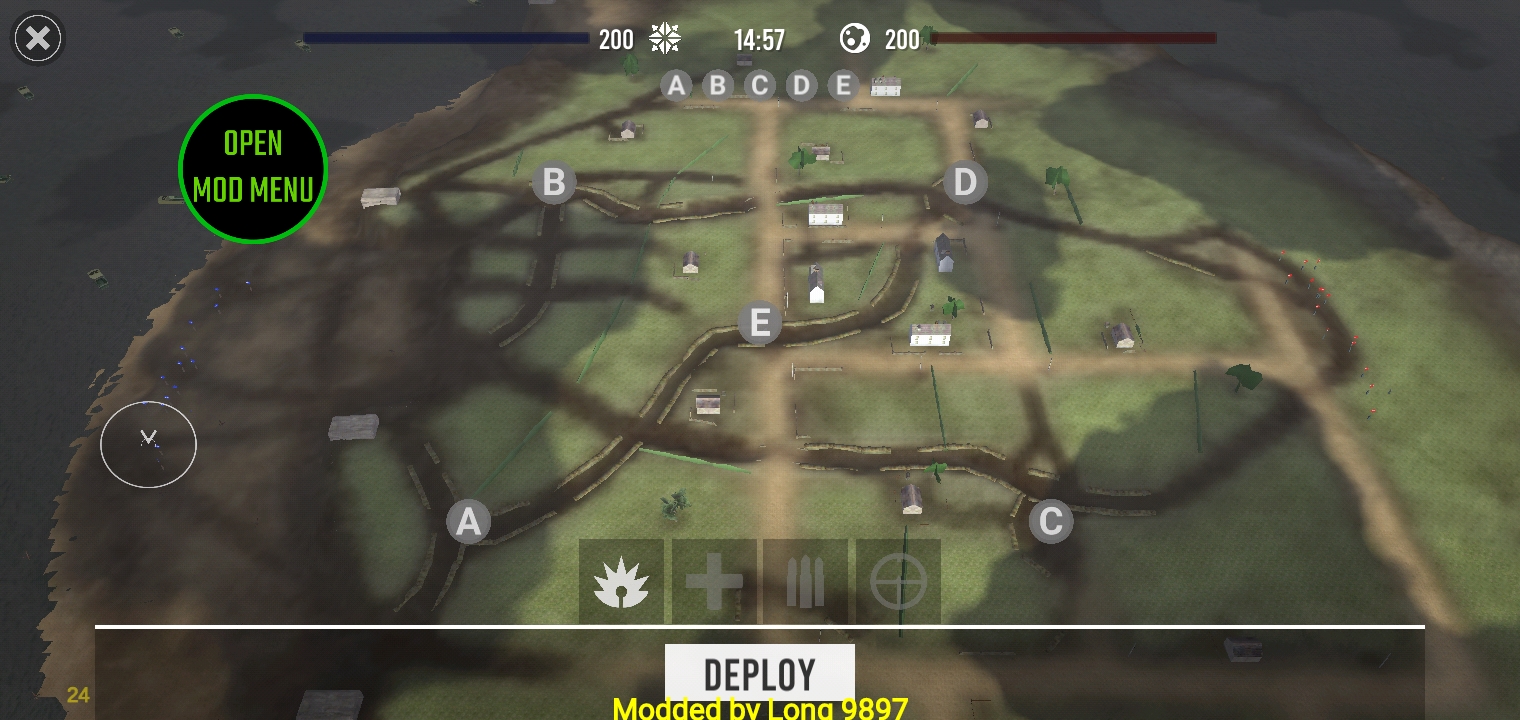Pick the three-bullets ammo class icon
The image size is (1520, 720).
coord(805,582)
